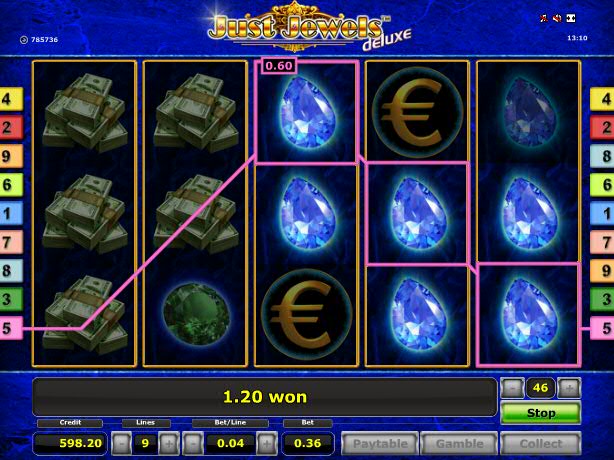Toggle the music note mute icon

click(x=543, y=19)
